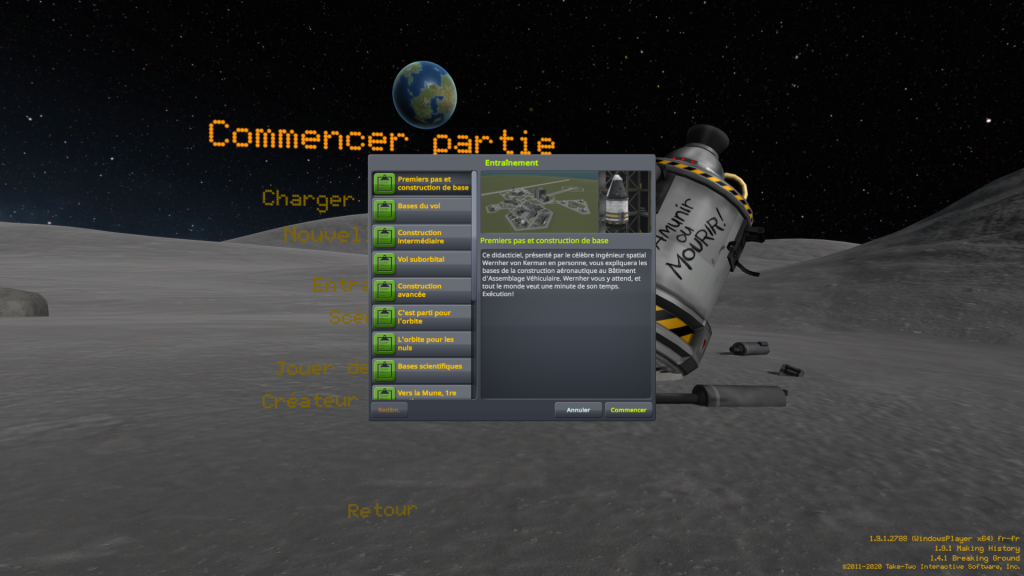Cancel with the Annuler button
The height and width of the screenshot is (576, 1024).
pos(578,409)
